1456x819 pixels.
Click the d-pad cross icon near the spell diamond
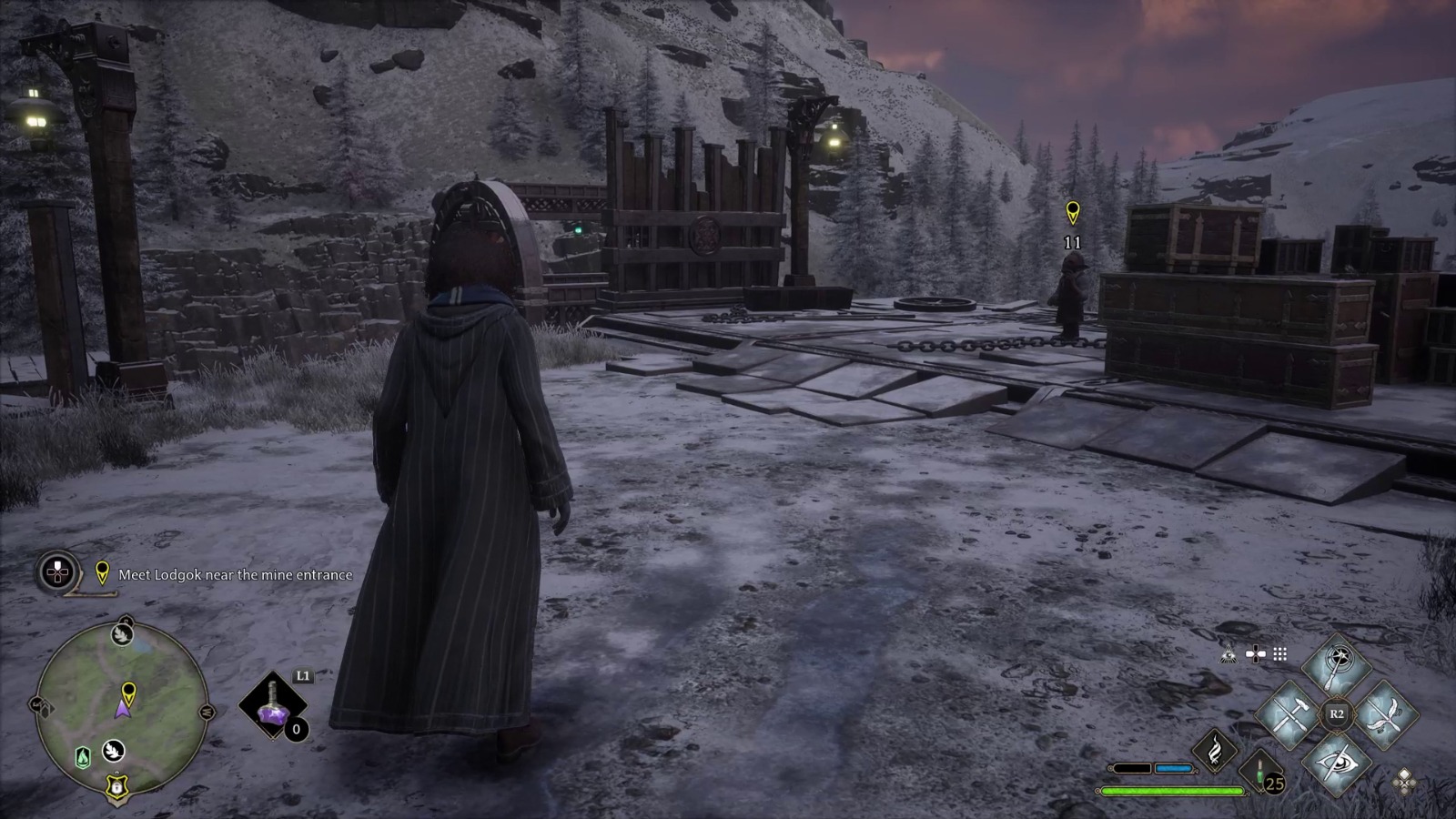(1255, 652)
